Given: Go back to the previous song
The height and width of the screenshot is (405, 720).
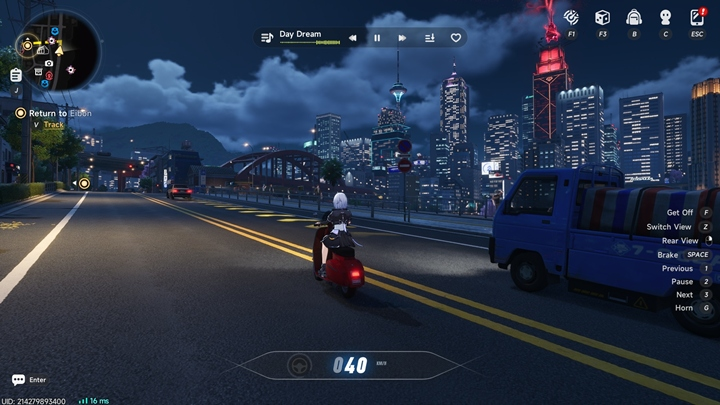Looking at the screenshot, I should coord(352,38).
